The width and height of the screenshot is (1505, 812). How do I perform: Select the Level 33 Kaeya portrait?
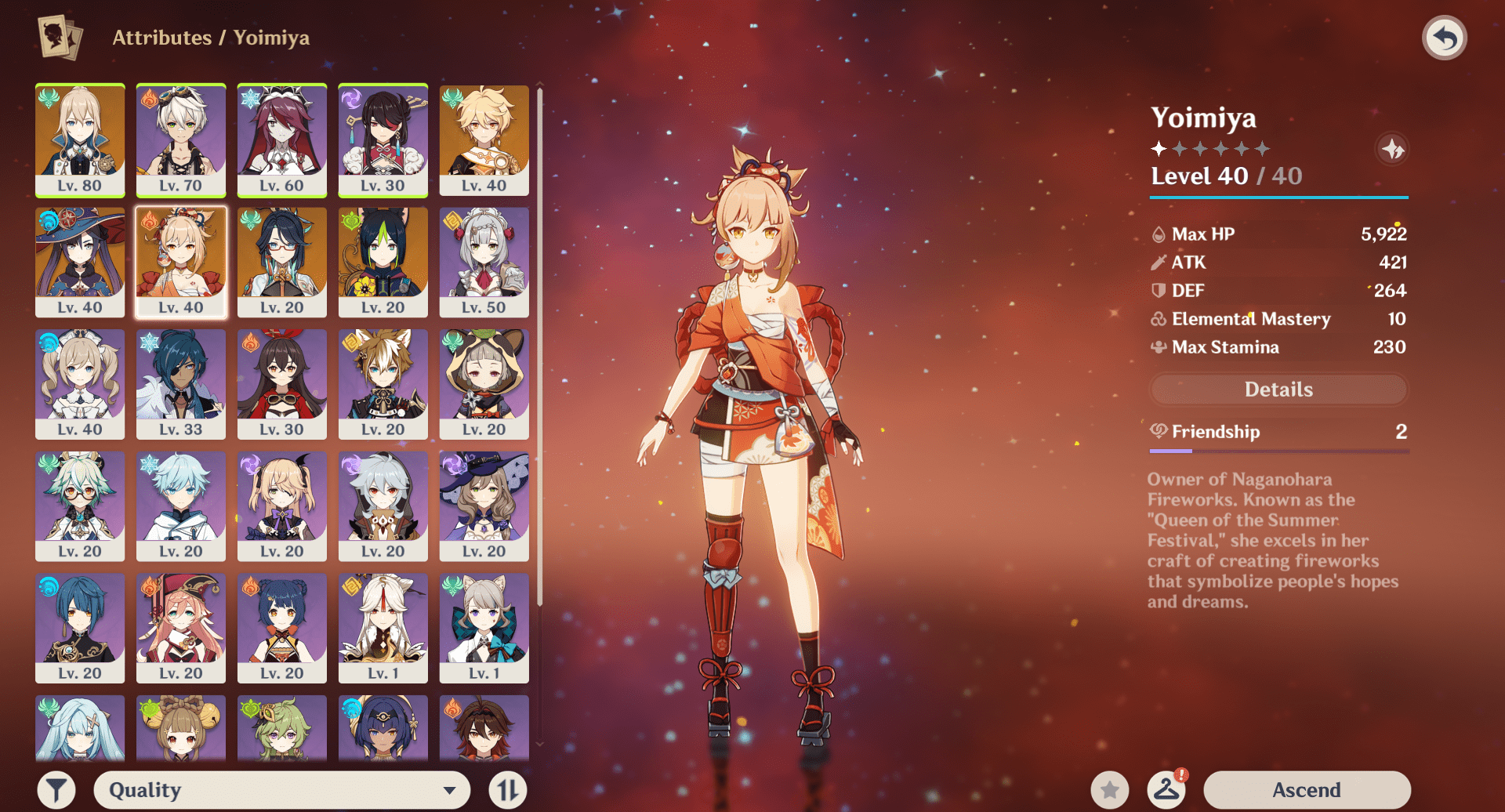pos(180,384)
